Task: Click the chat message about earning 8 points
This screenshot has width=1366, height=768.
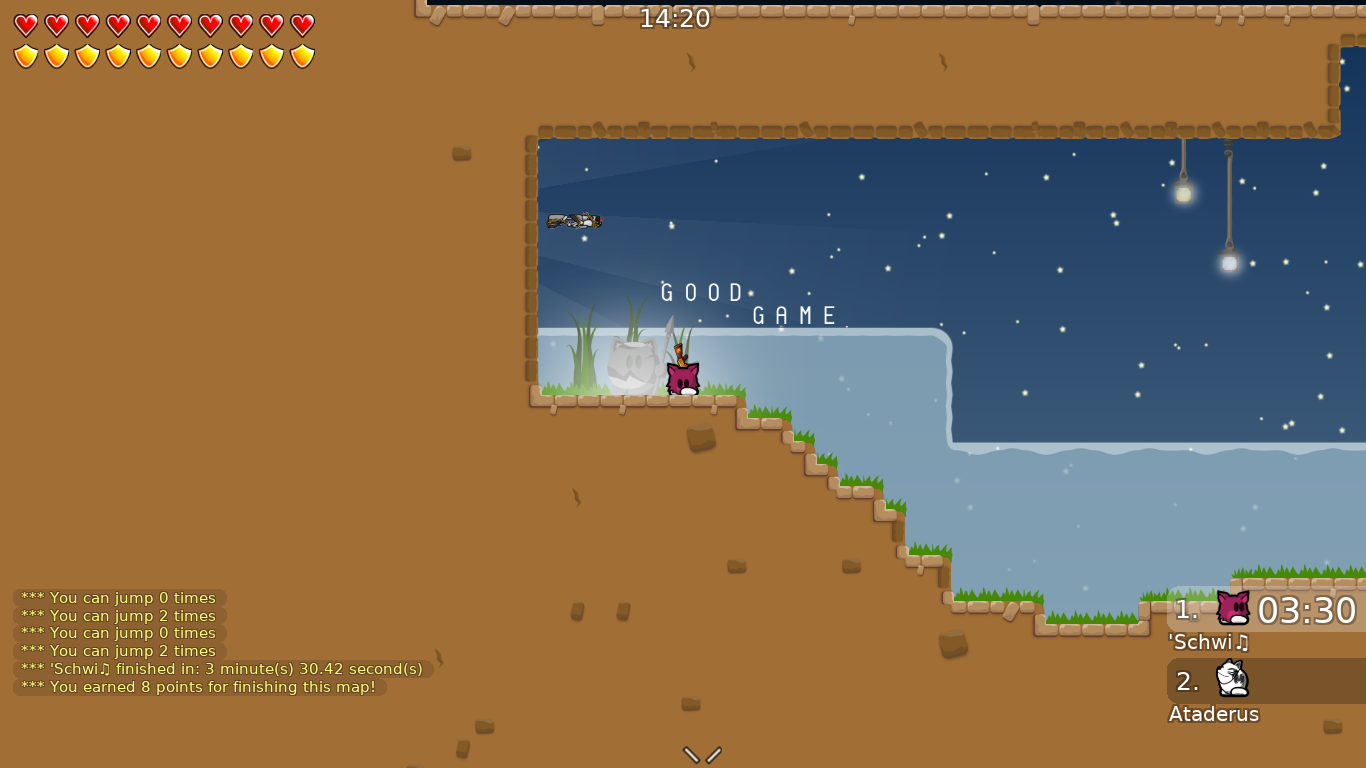Action: tap(196, 687)
